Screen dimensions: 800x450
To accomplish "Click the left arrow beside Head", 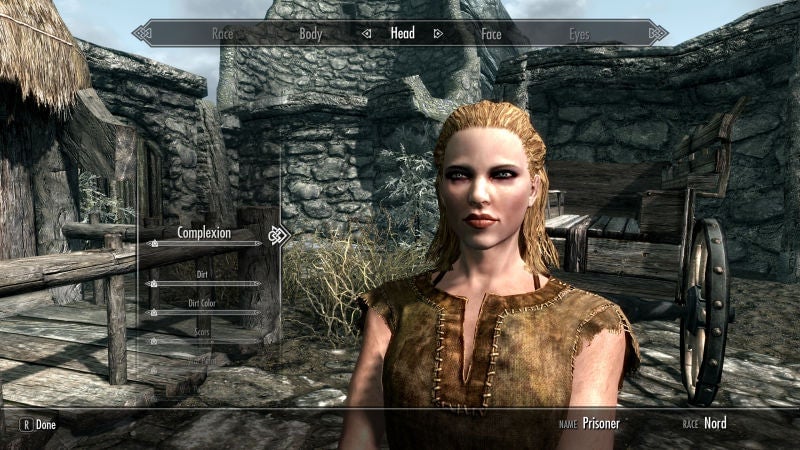I will pyautogui.click(x=367, y=33).
